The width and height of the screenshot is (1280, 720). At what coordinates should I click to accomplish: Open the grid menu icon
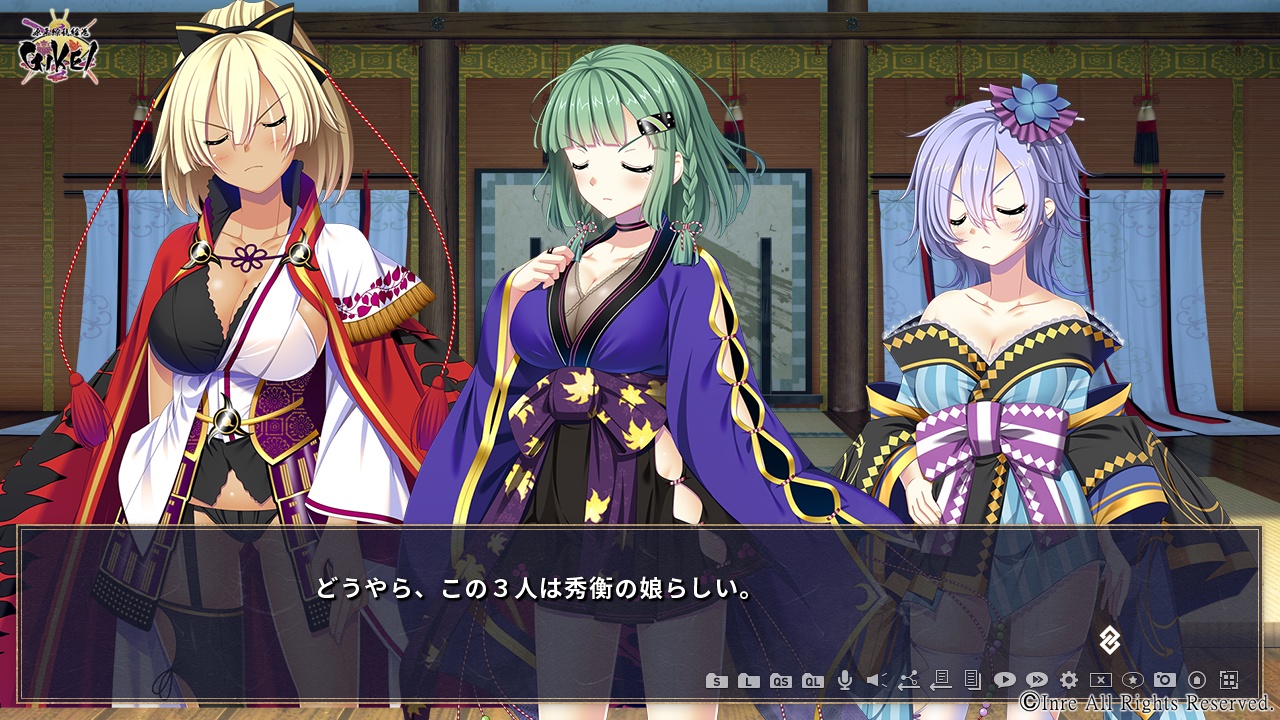(x=1229, y=680)
